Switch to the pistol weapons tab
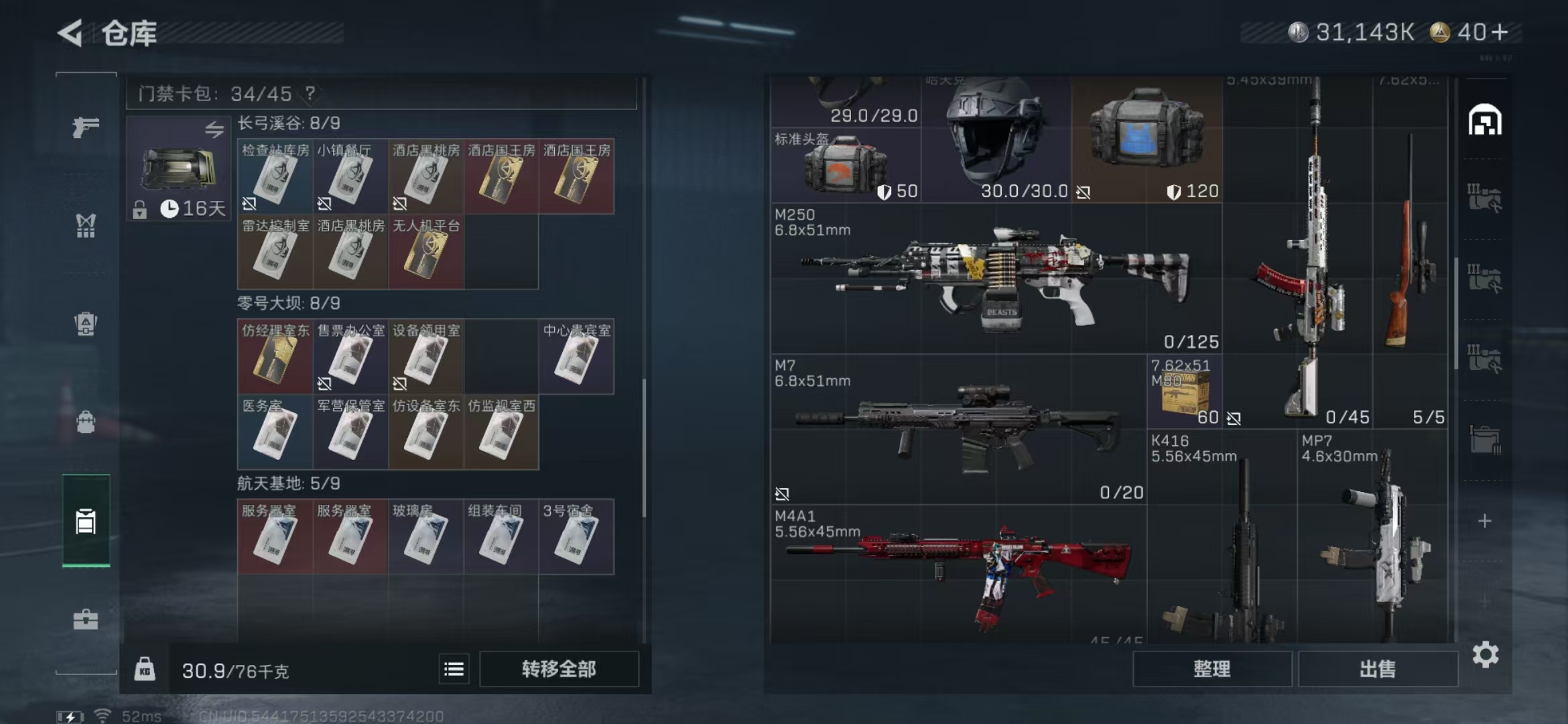 [86, 127]
